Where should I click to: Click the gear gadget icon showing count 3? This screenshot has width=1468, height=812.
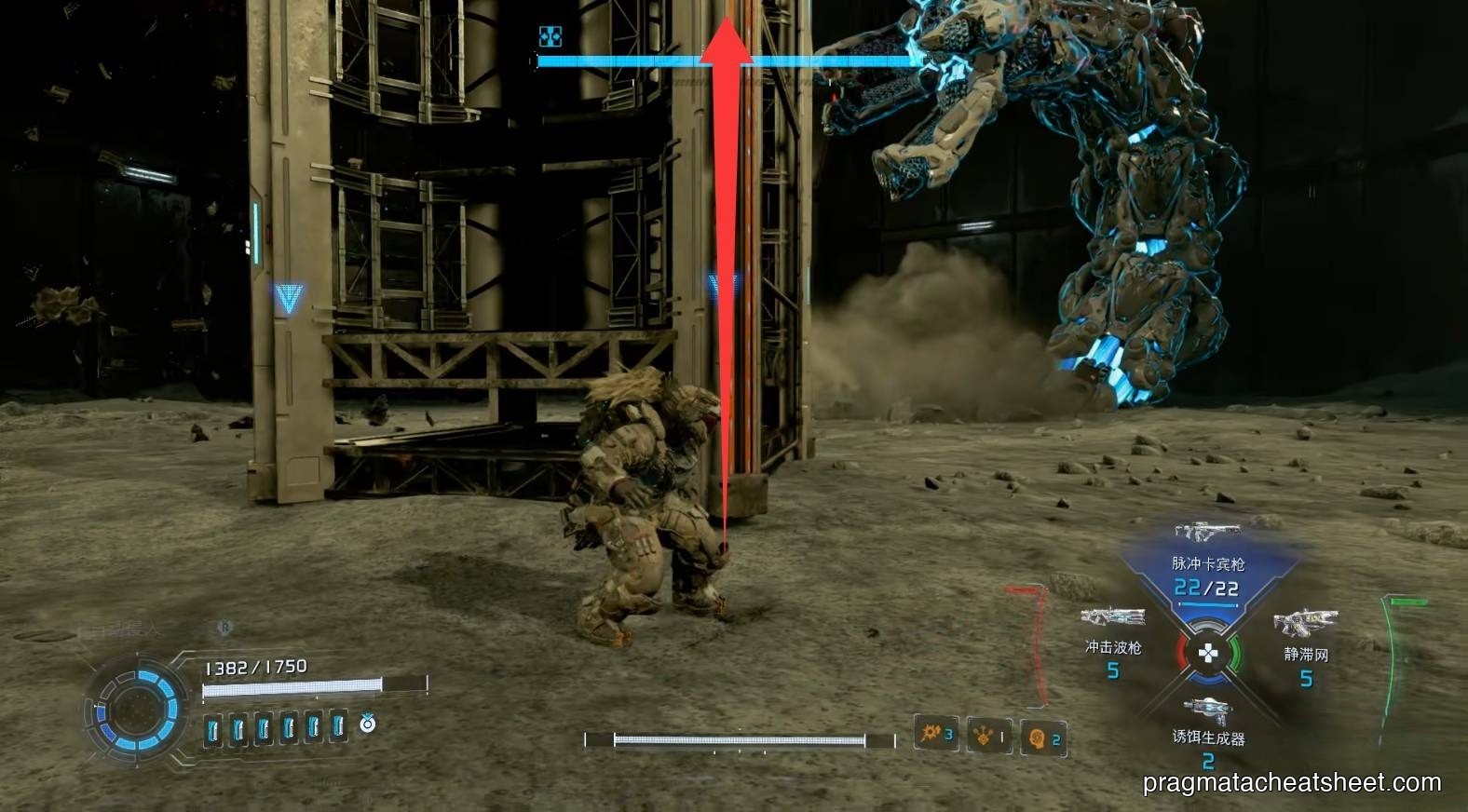tap(933, 735)
